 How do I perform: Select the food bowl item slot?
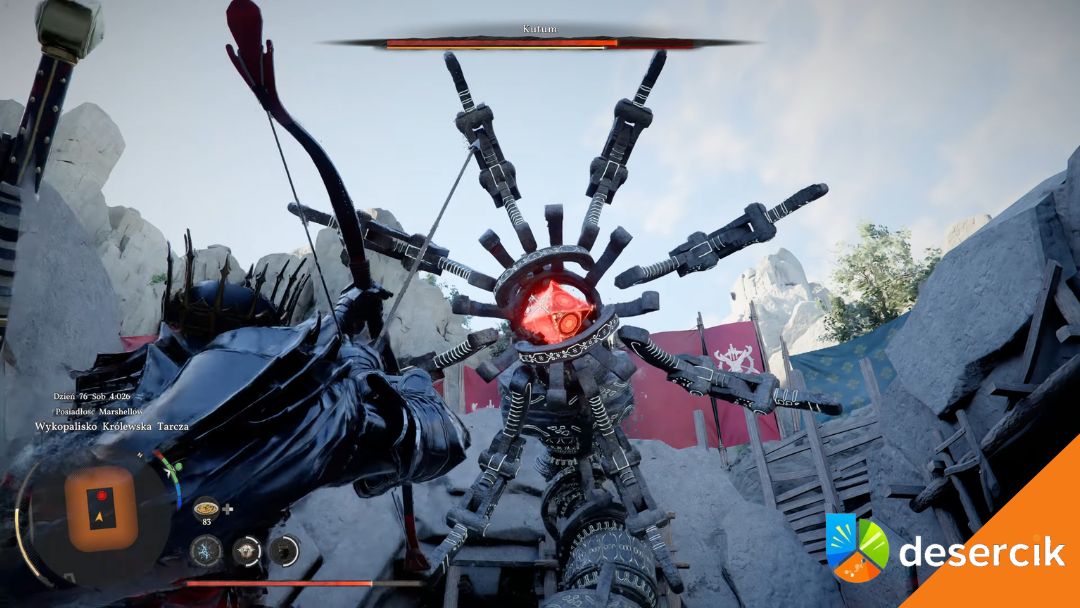(206, 506)
